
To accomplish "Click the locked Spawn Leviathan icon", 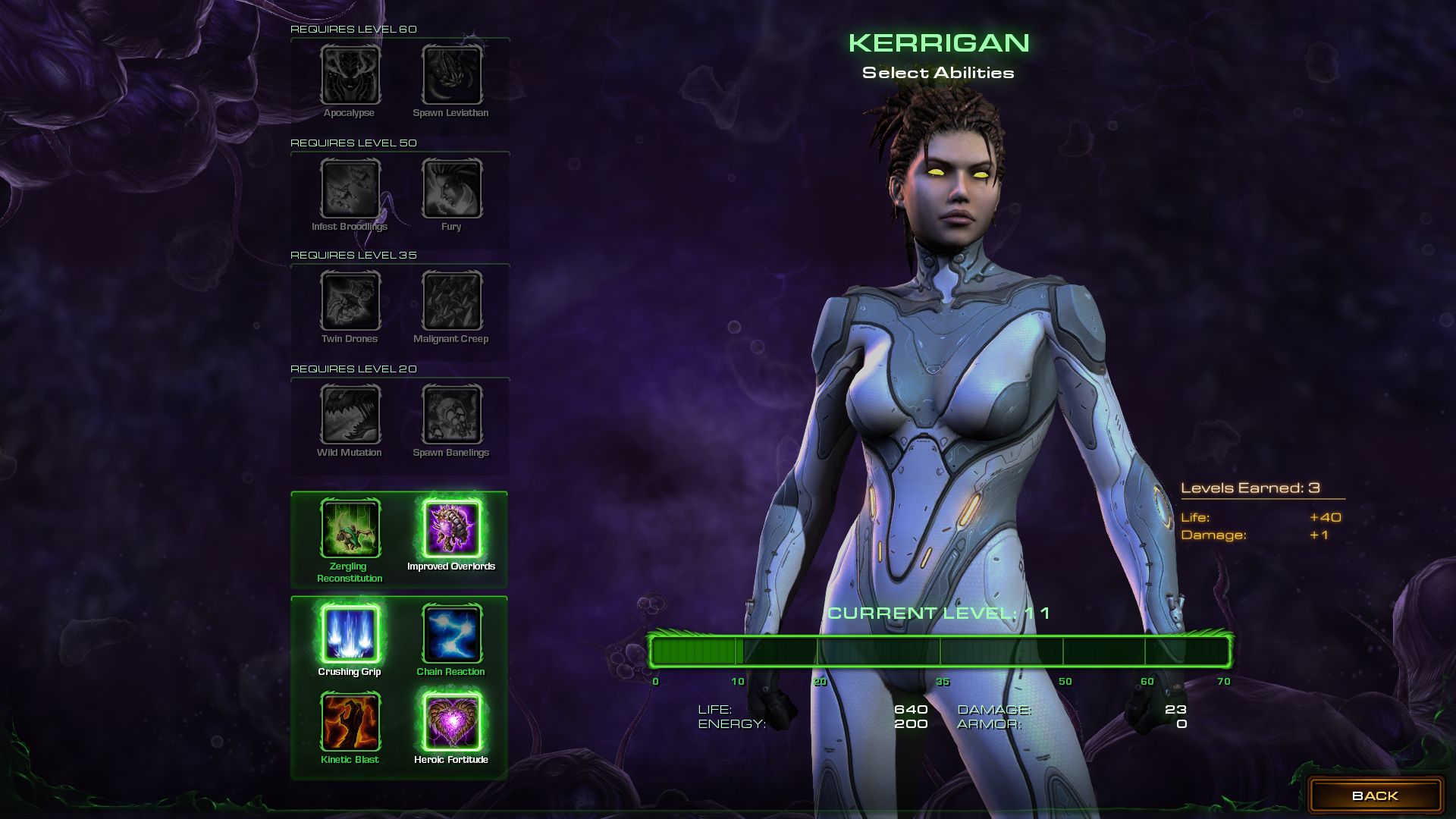I will coord(451,75).
